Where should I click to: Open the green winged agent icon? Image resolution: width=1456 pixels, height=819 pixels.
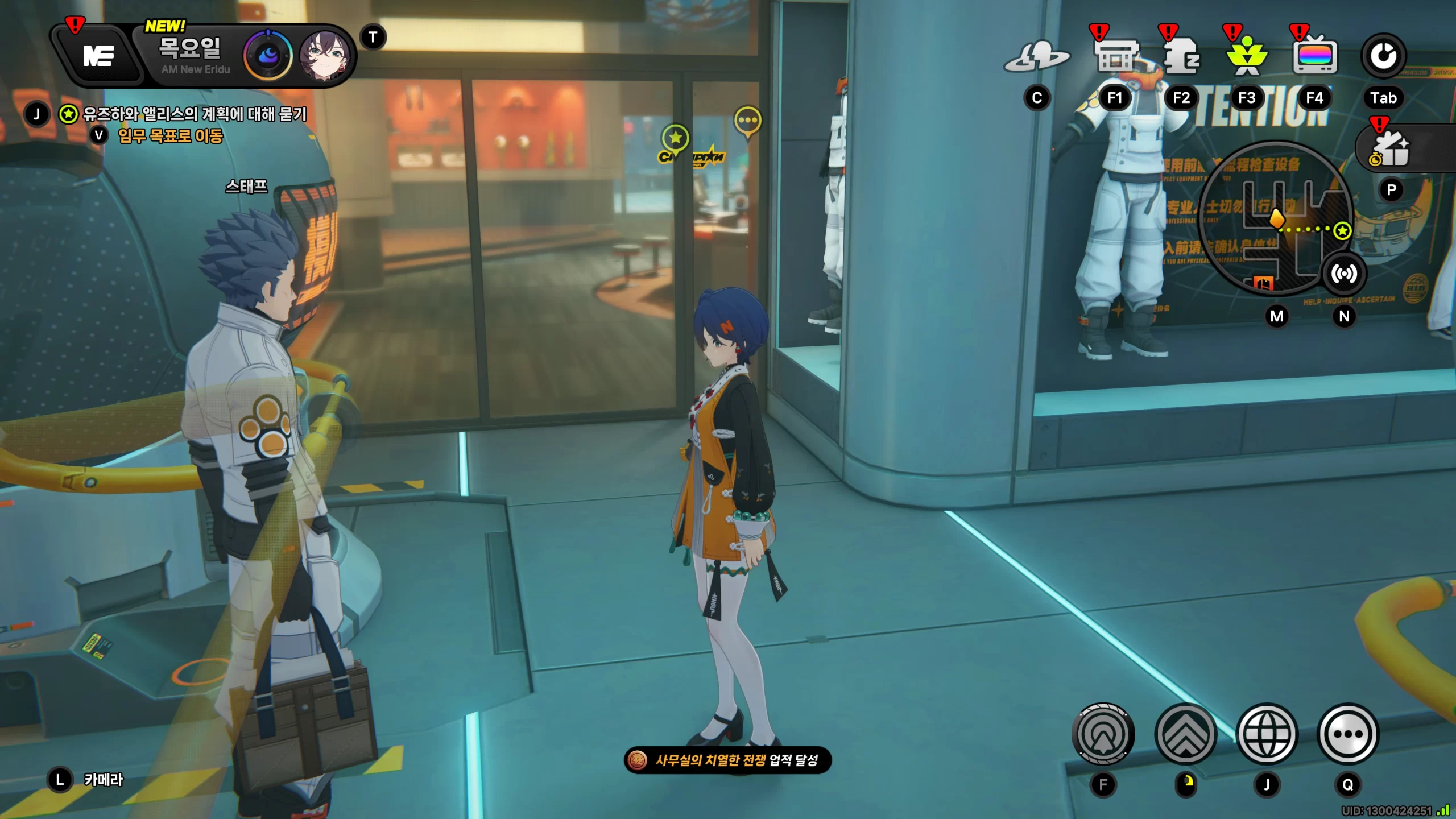tap(1247, 57)
